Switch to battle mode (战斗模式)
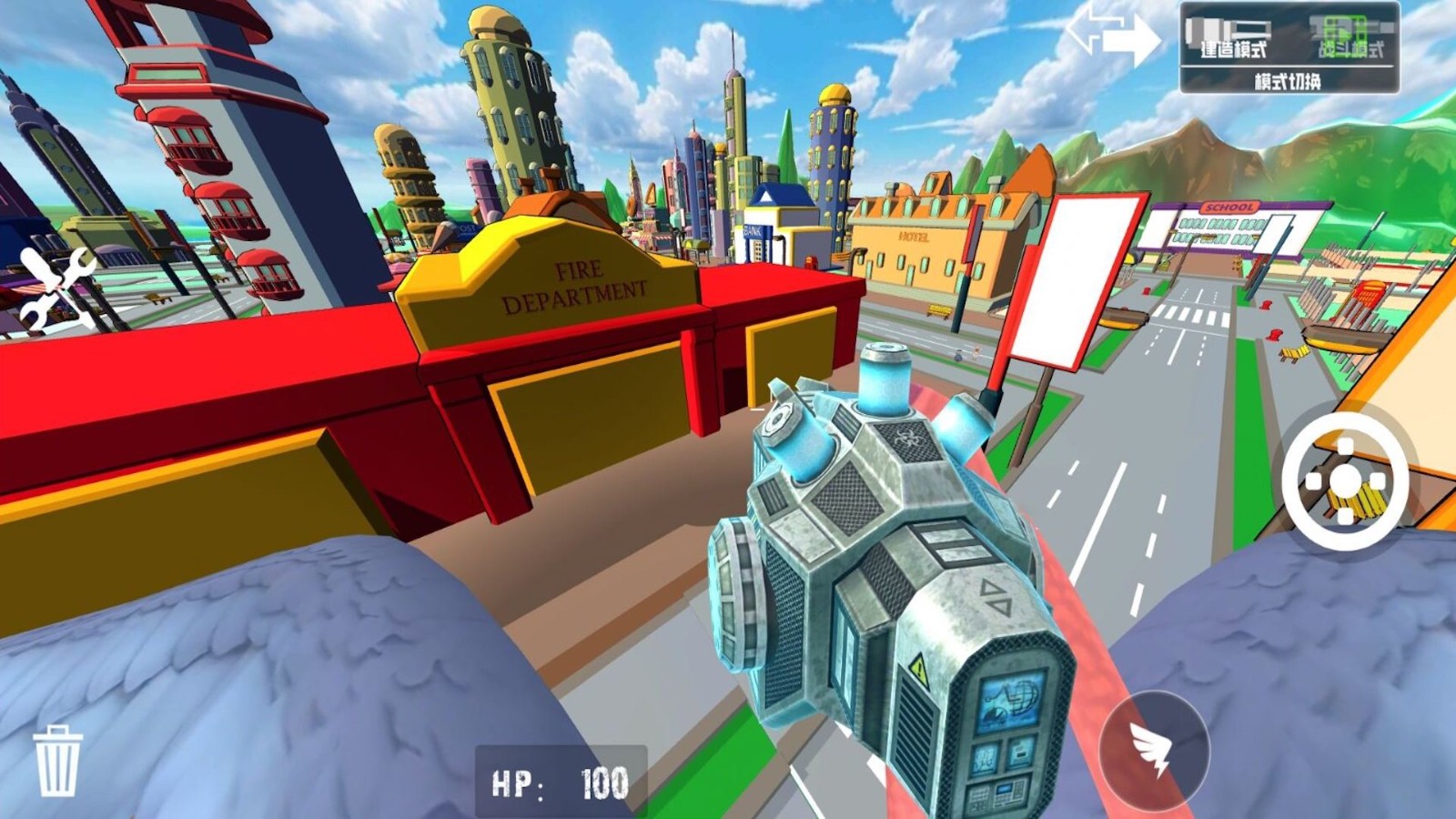 point(1350,38)
